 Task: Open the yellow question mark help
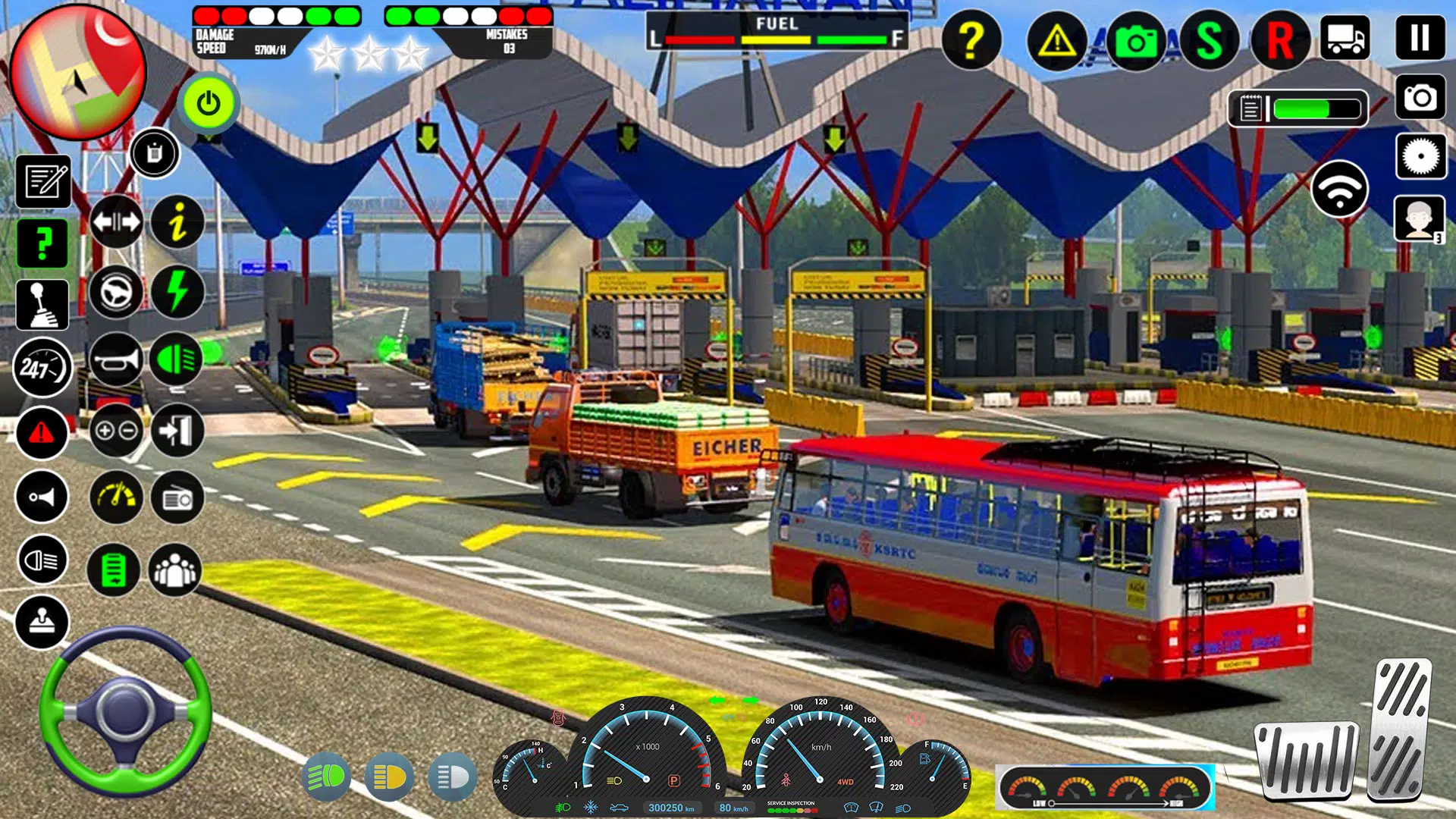(971, 39)
